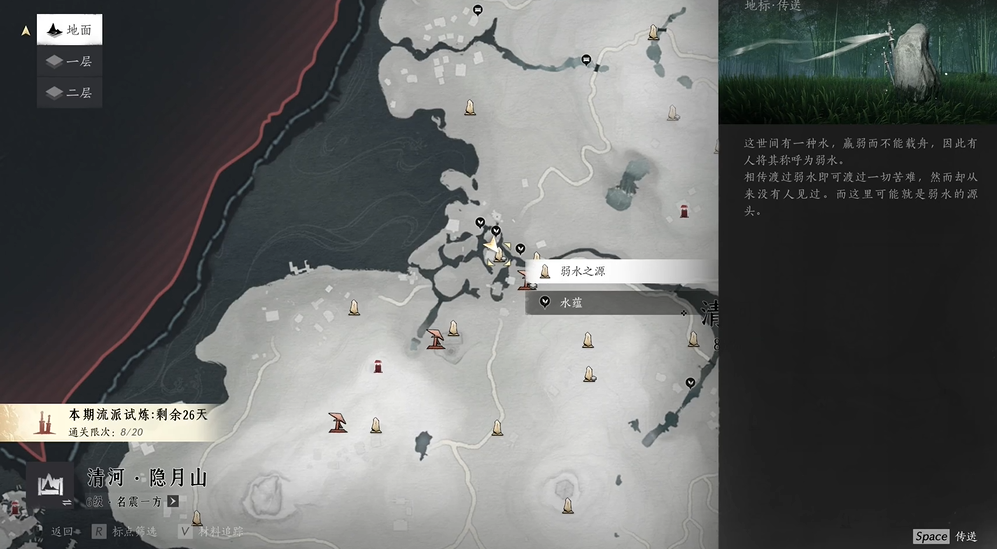Image resolution: width=997 pixels, height=549 pixels.
Task: Click the 传送 teleport button
Action: (x=945, y=536)
